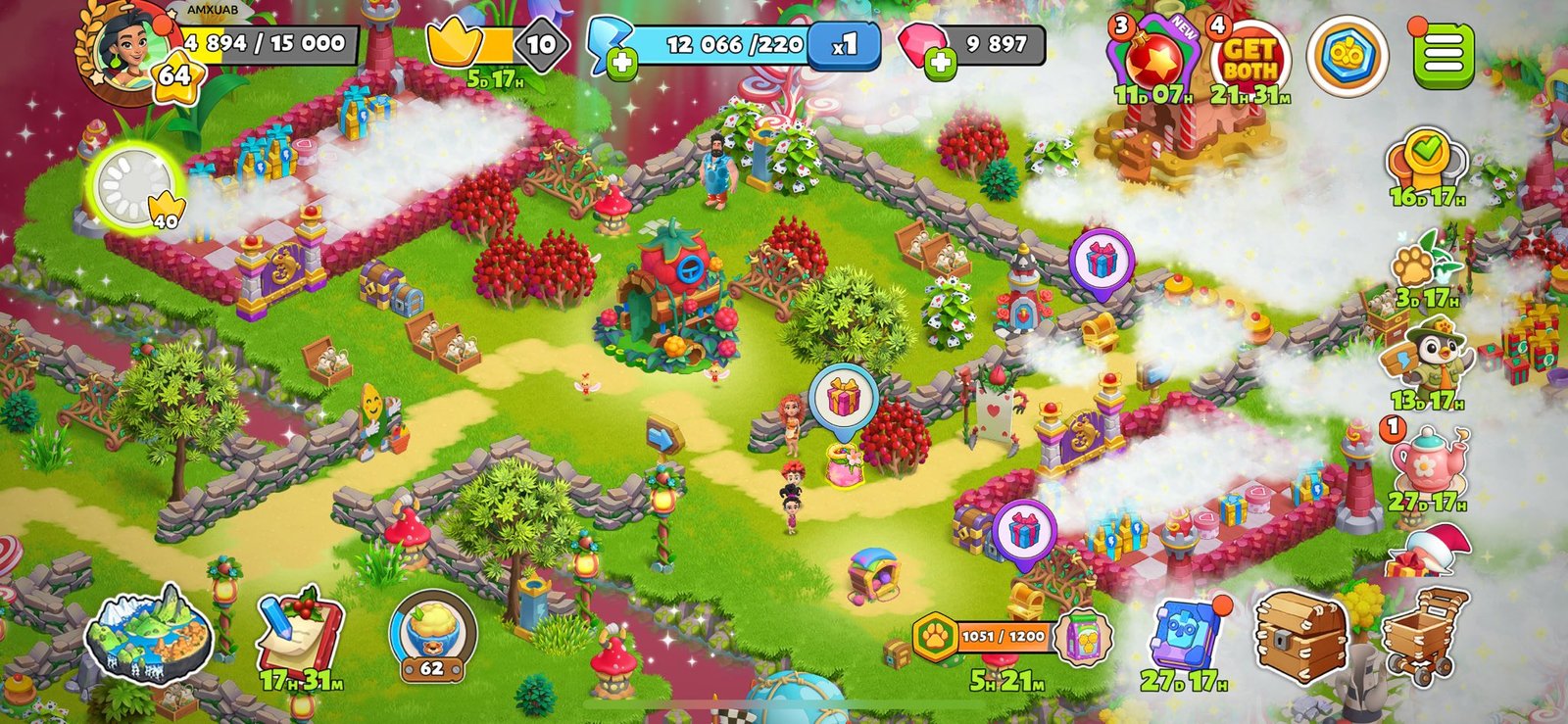Image resolution: width=1568 pixels, height=724 pixels.
Task: Open the green hamburger menu
Action: (1443, 55)
